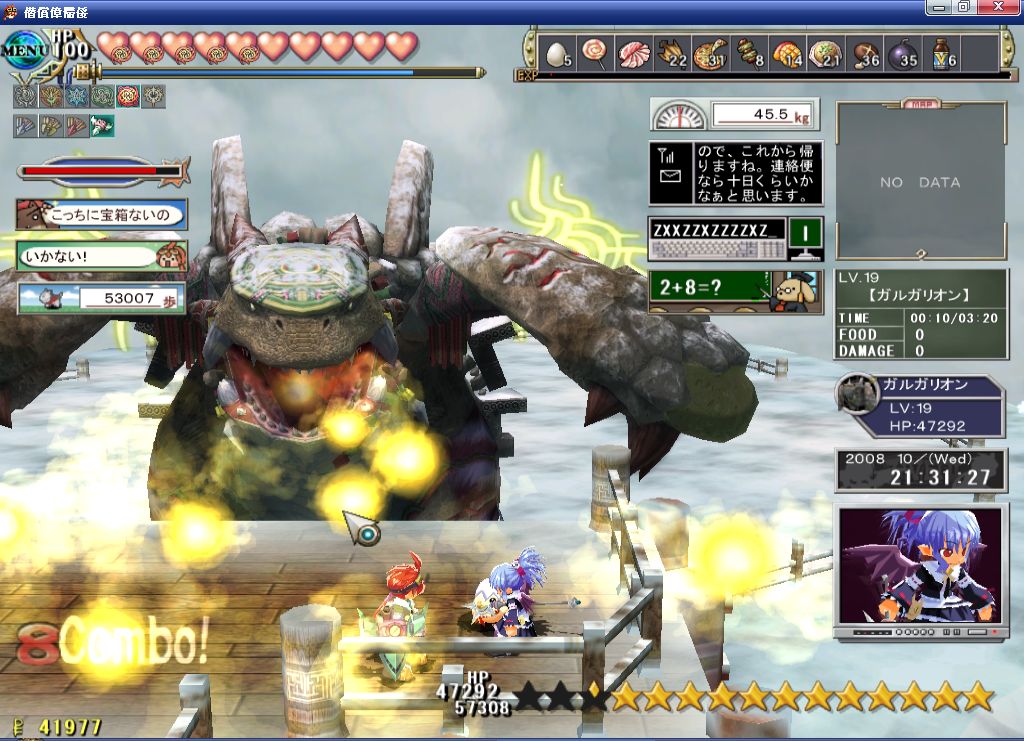The width and height of the screenshot is (1024, 741).
Task: Select the highlighted red rose emblem skill
Action: click(x=128, y=96)
